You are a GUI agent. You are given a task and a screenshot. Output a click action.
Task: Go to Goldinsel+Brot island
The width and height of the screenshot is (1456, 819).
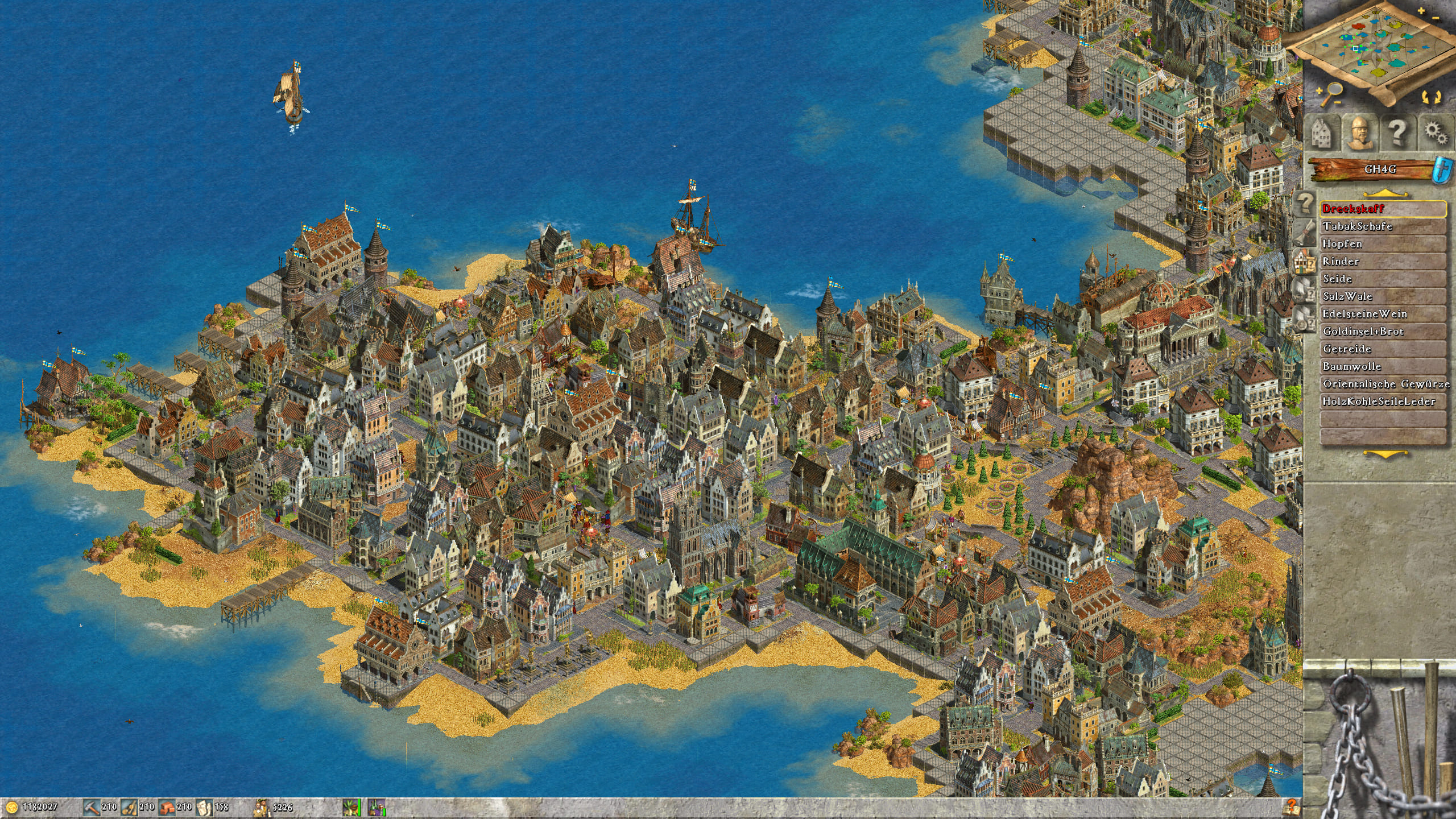point(1381,332)
